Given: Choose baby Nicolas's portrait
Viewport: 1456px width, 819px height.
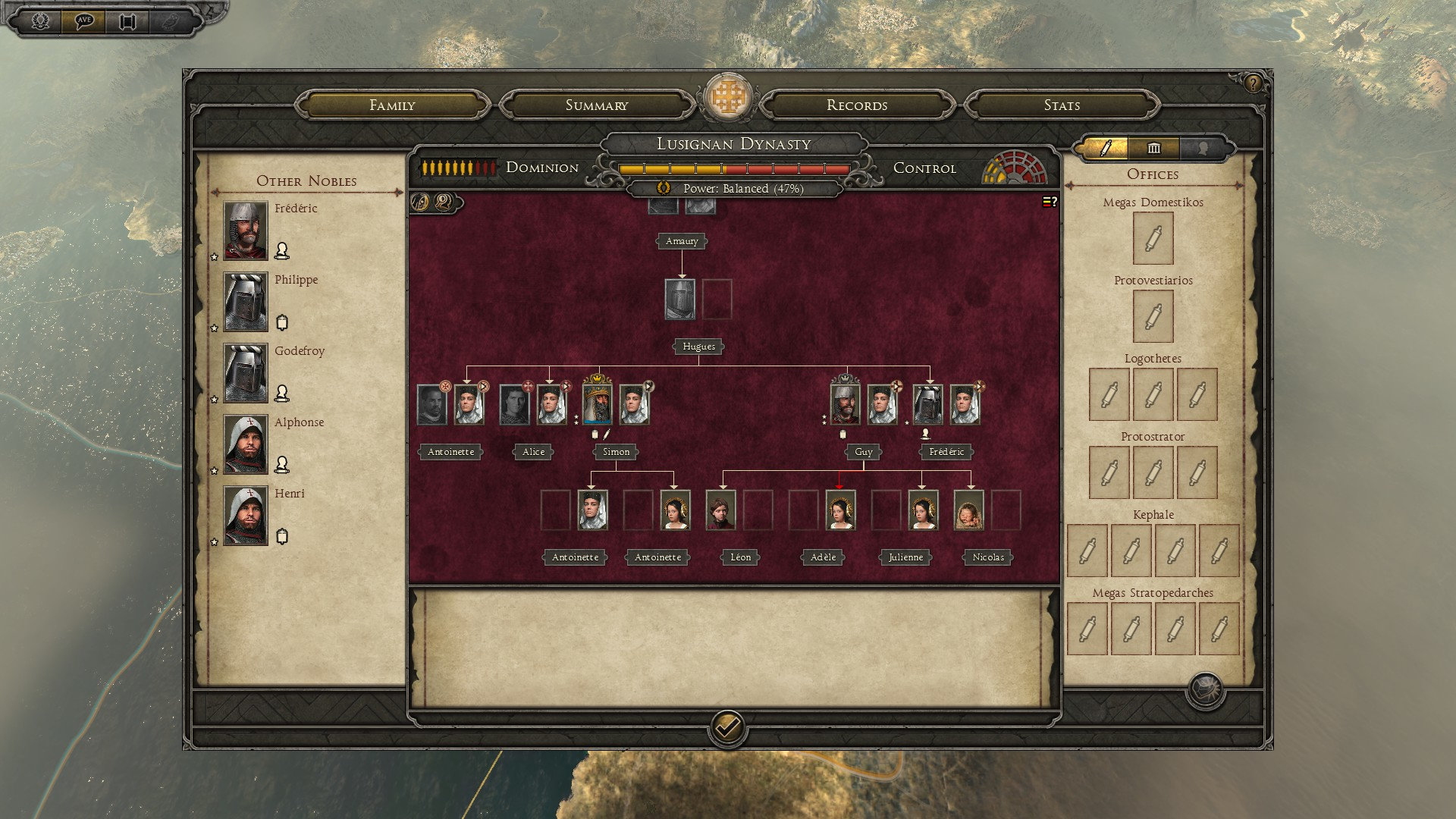Looking at the screenshot, I should [968, 510].
